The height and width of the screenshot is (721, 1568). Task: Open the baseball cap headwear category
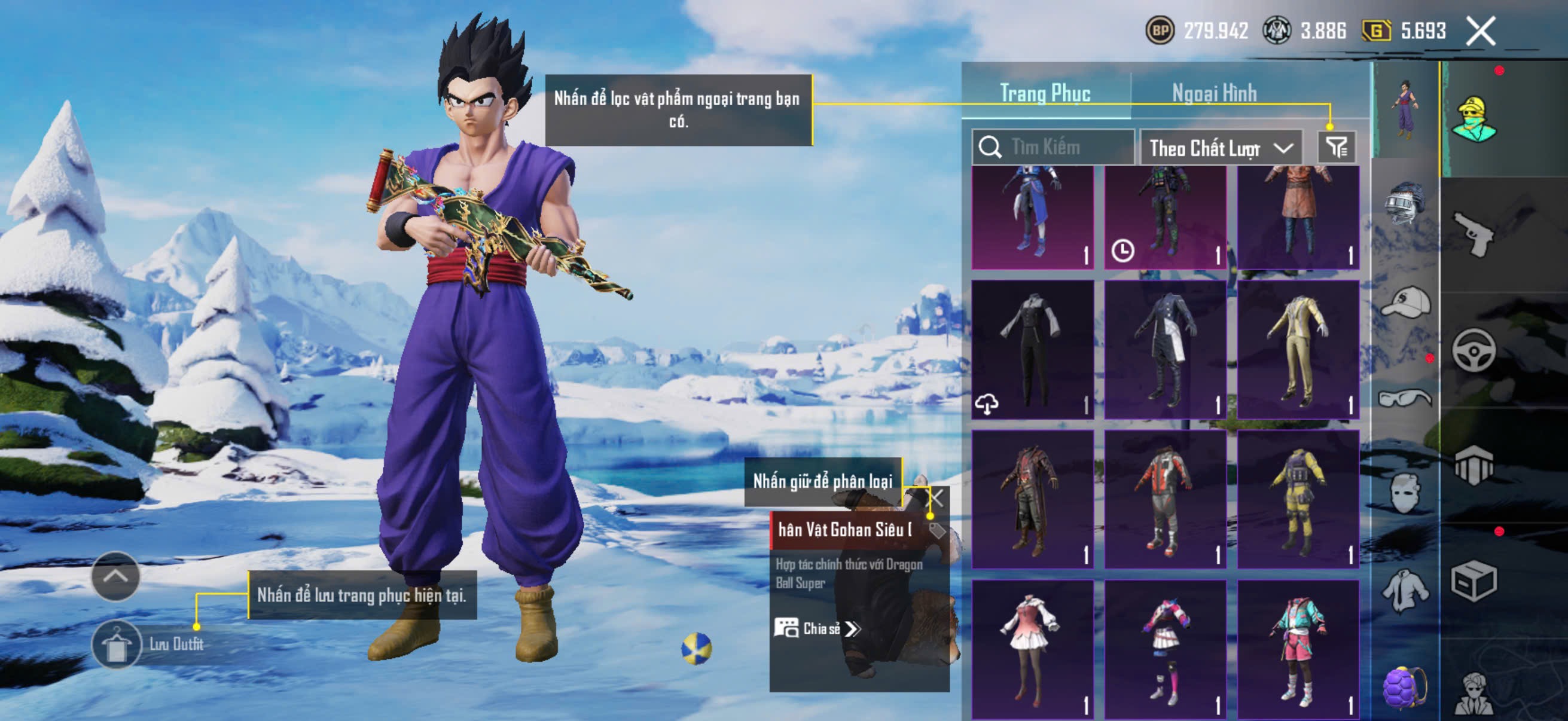pos(1405,303)
